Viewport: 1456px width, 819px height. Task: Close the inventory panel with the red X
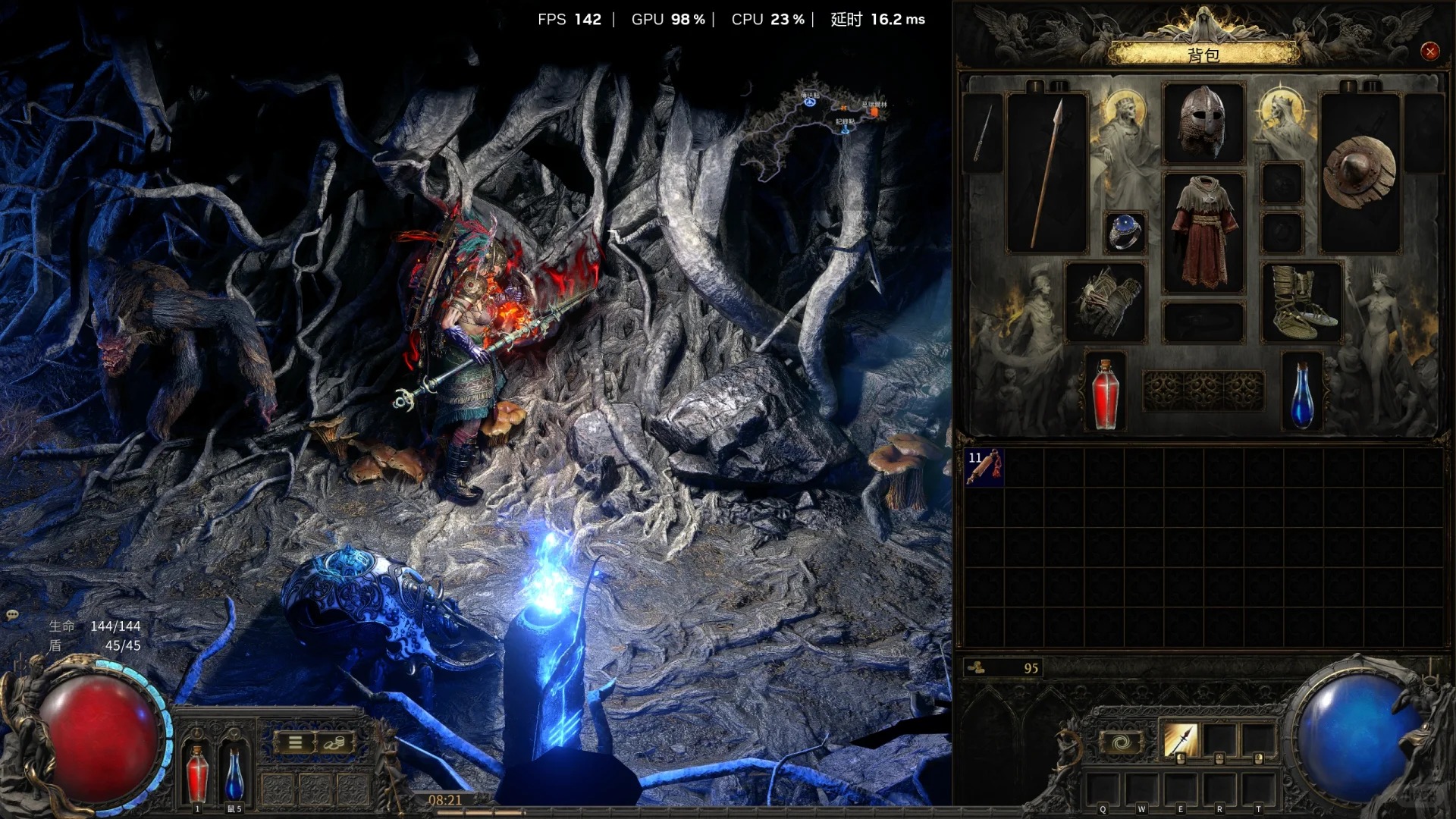1429,52
